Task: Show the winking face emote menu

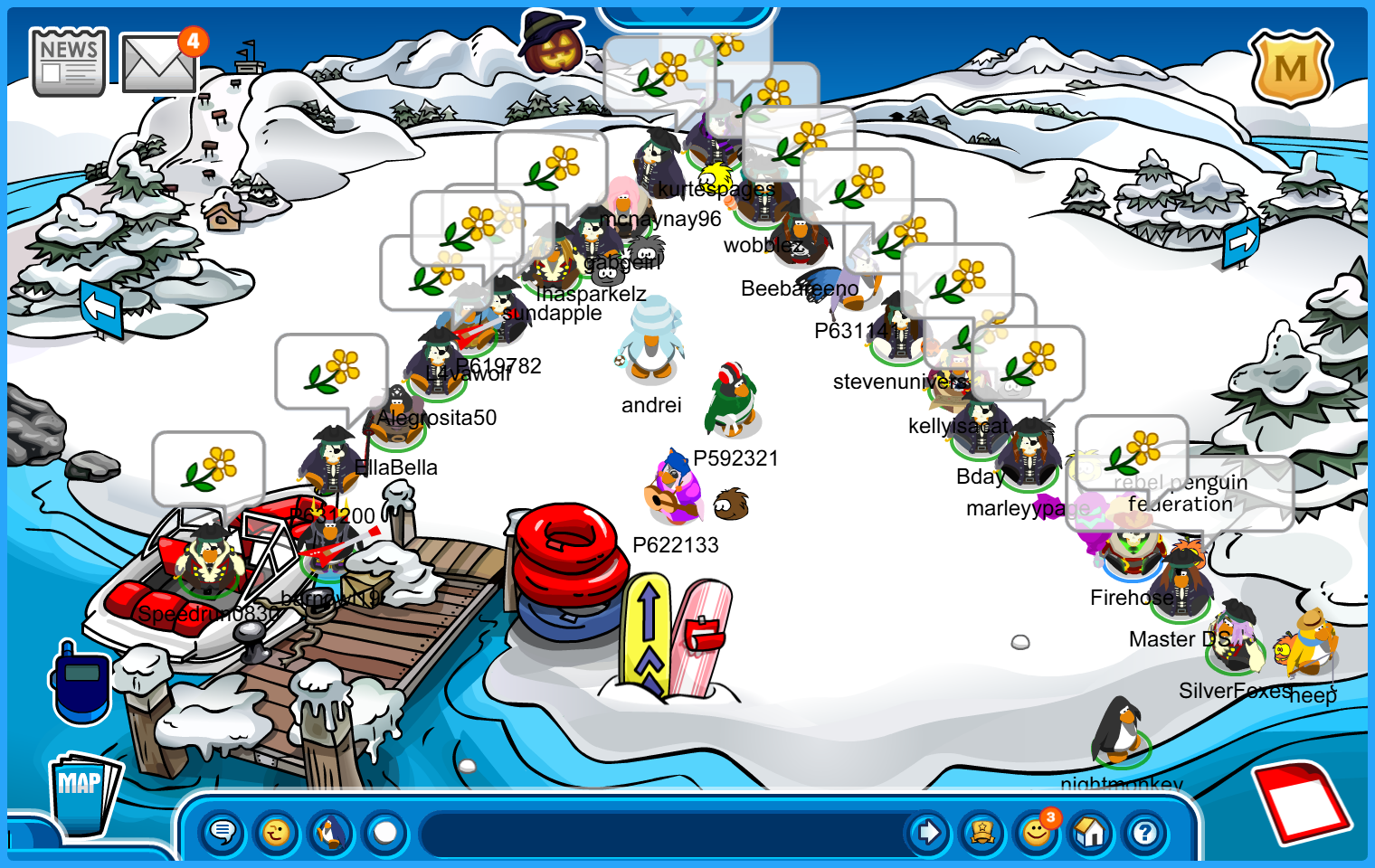Action: point(277,832)
